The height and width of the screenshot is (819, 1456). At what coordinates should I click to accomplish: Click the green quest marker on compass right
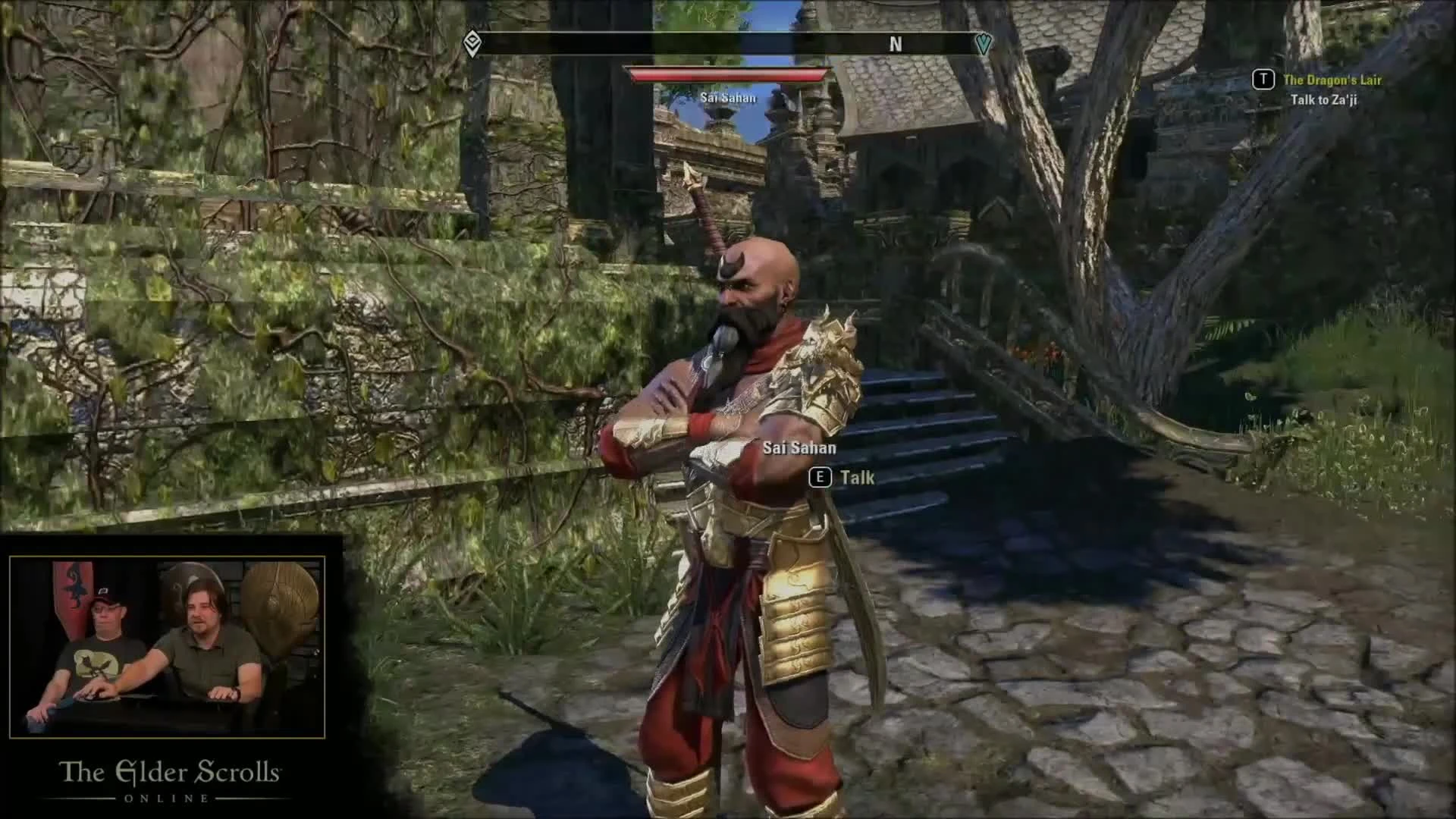984,44
